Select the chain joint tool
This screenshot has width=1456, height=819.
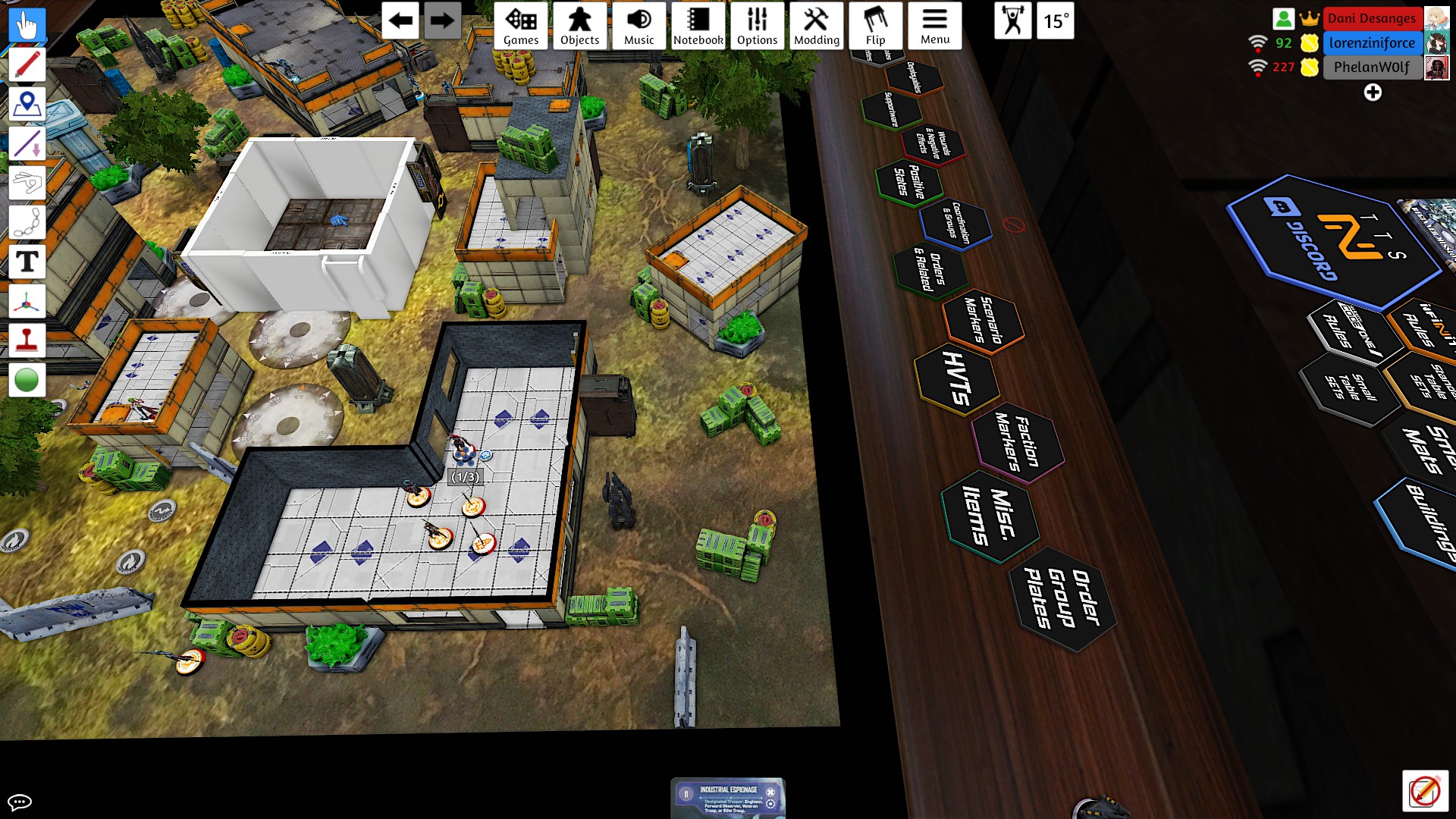point(27,222)
